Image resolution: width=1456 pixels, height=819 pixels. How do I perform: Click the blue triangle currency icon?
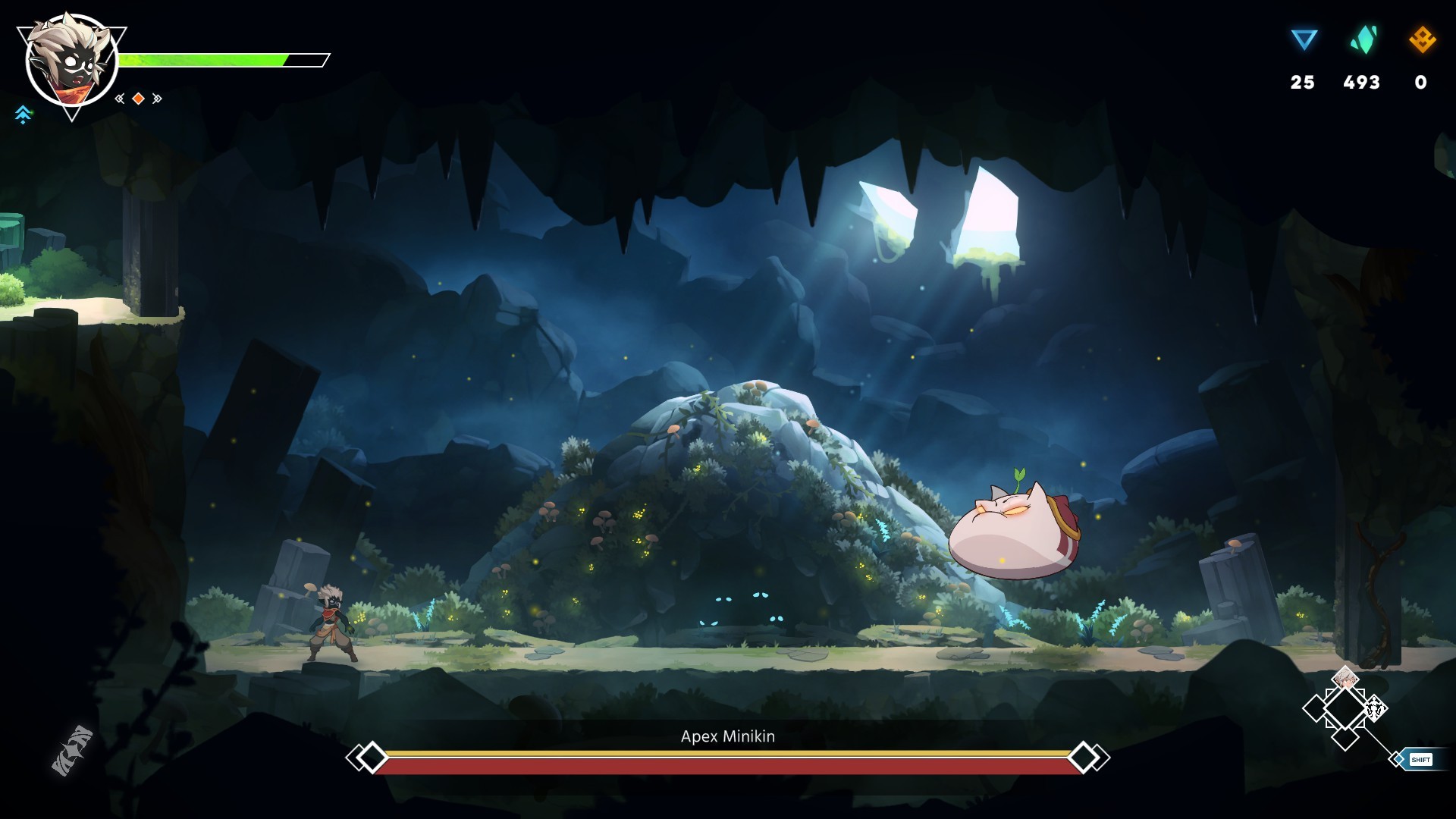point(1304,39)
